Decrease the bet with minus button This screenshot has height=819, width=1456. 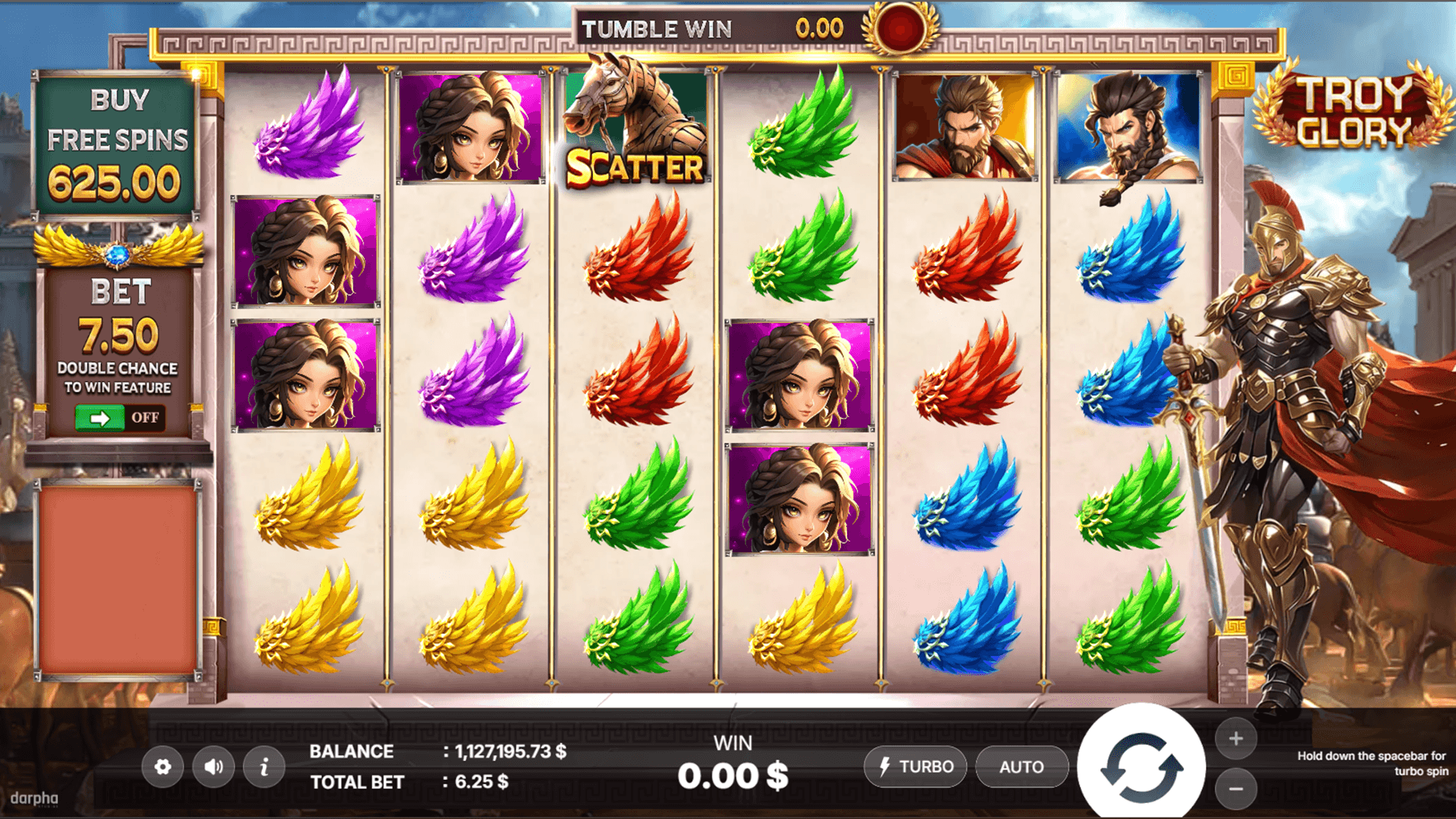(x=1236, y=789)
